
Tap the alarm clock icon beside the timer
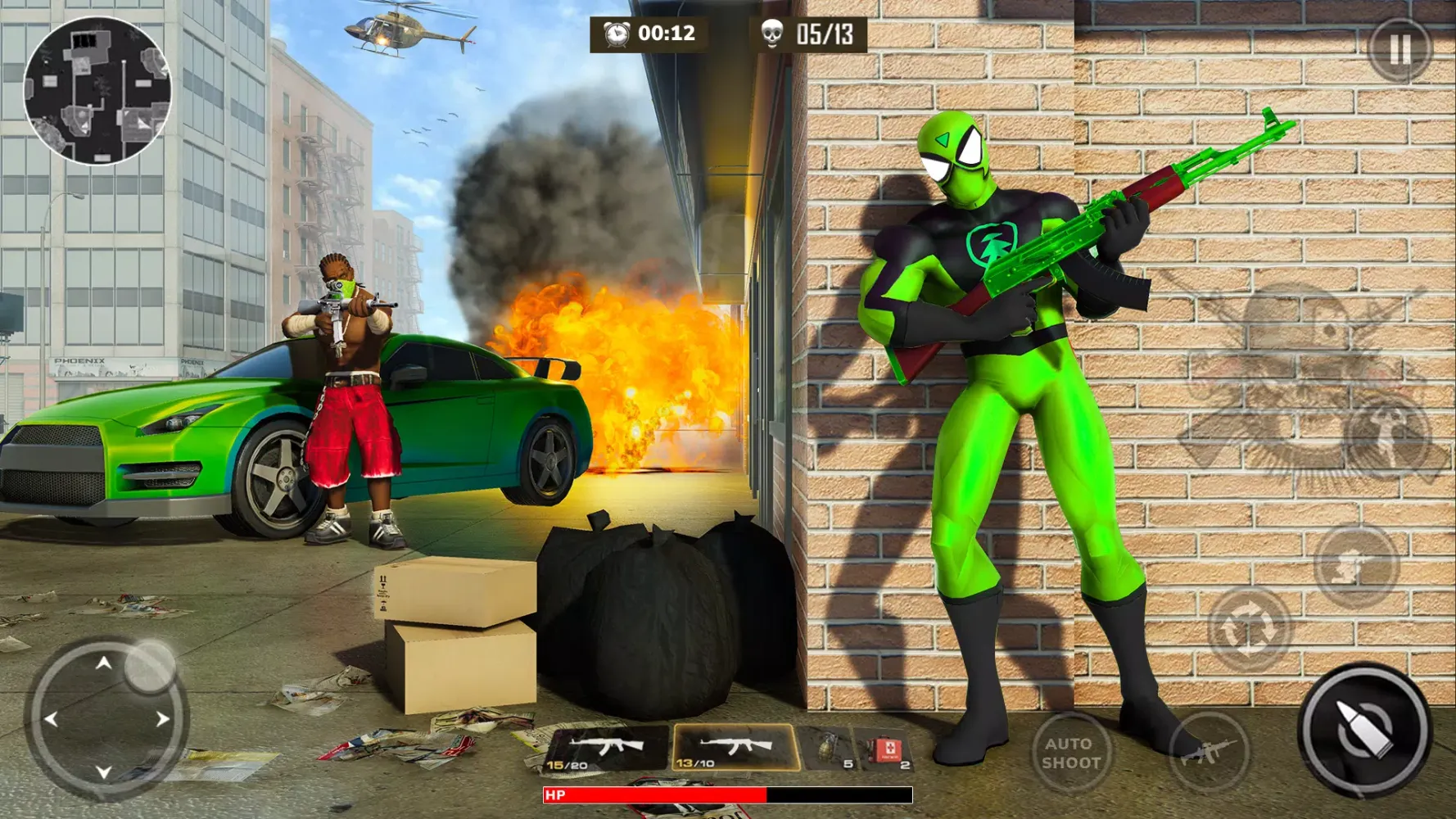pos(616,35)
